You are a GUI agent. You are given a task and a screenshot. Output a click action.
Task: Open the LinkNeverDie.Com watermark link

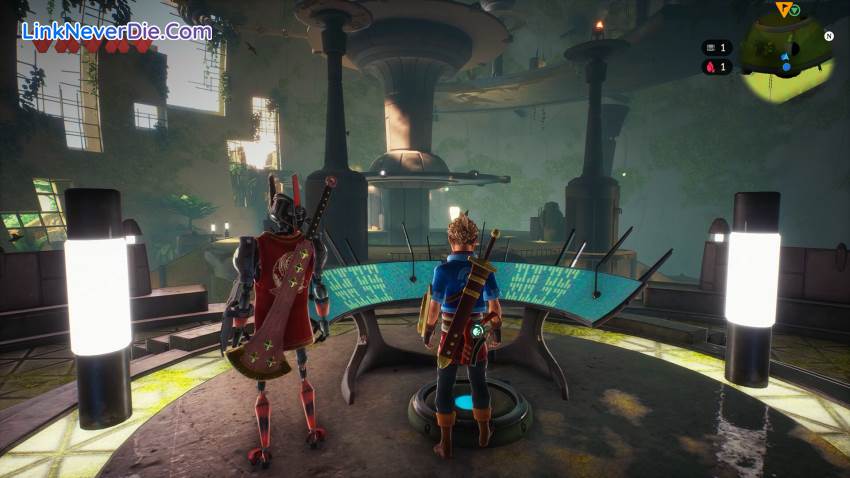[117, 31]
